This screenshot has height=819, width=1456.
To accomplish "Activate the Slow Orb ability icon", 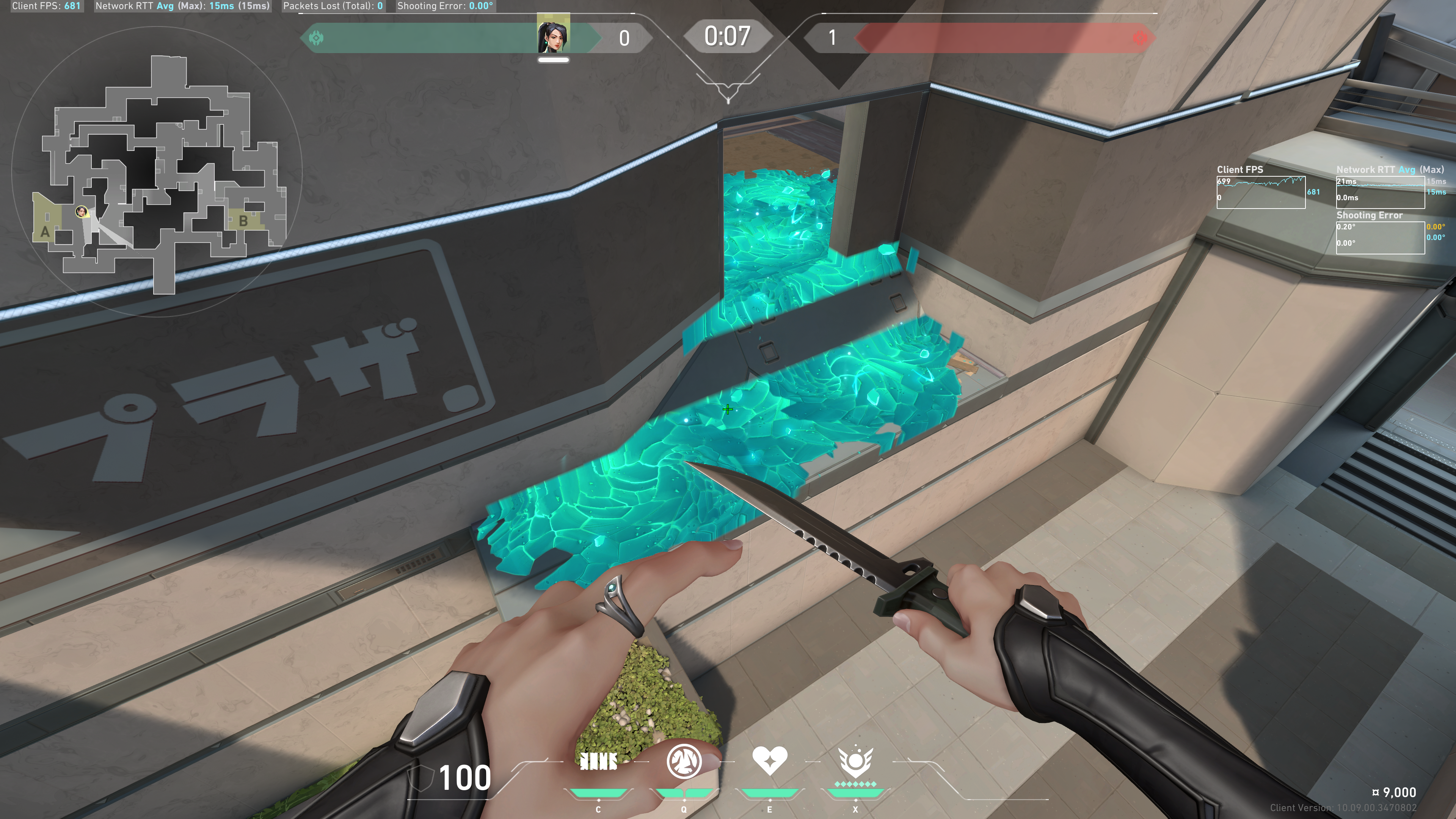I will point(684,761).
